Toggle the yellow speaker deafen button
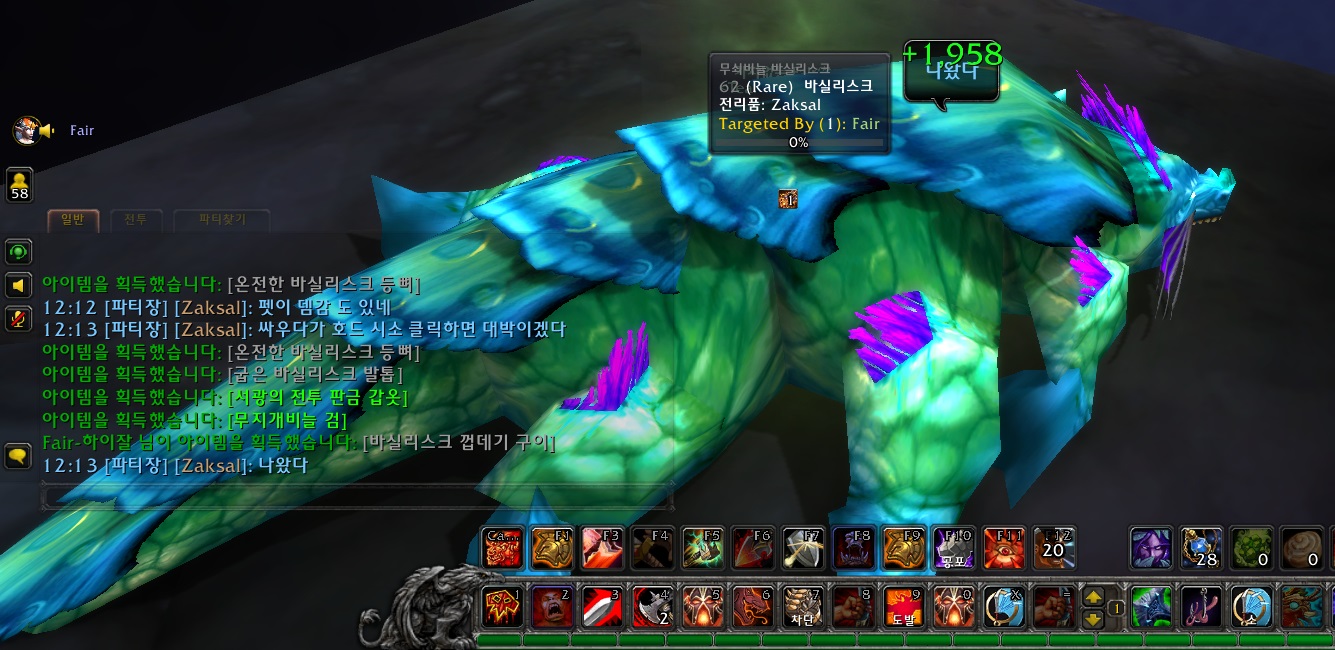Viewport: 1335px width, 650px height. point(19,285)
